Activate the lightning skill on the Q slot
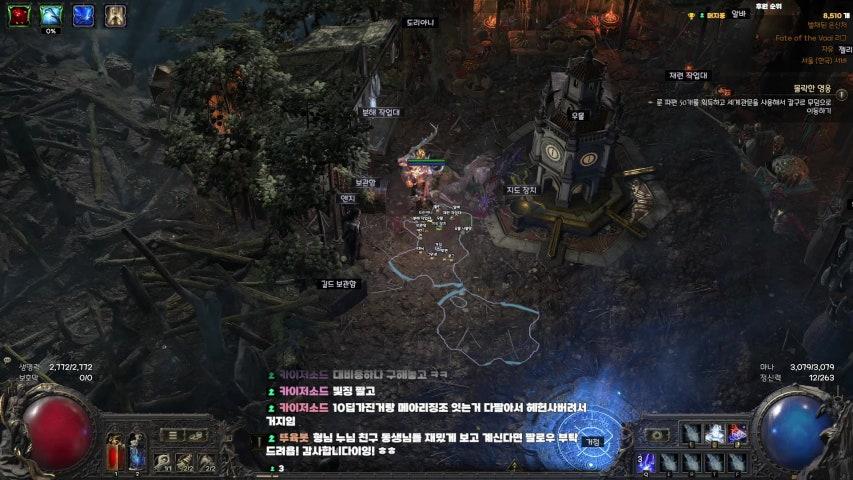853x480 pixels. click(x=647, y=460)
